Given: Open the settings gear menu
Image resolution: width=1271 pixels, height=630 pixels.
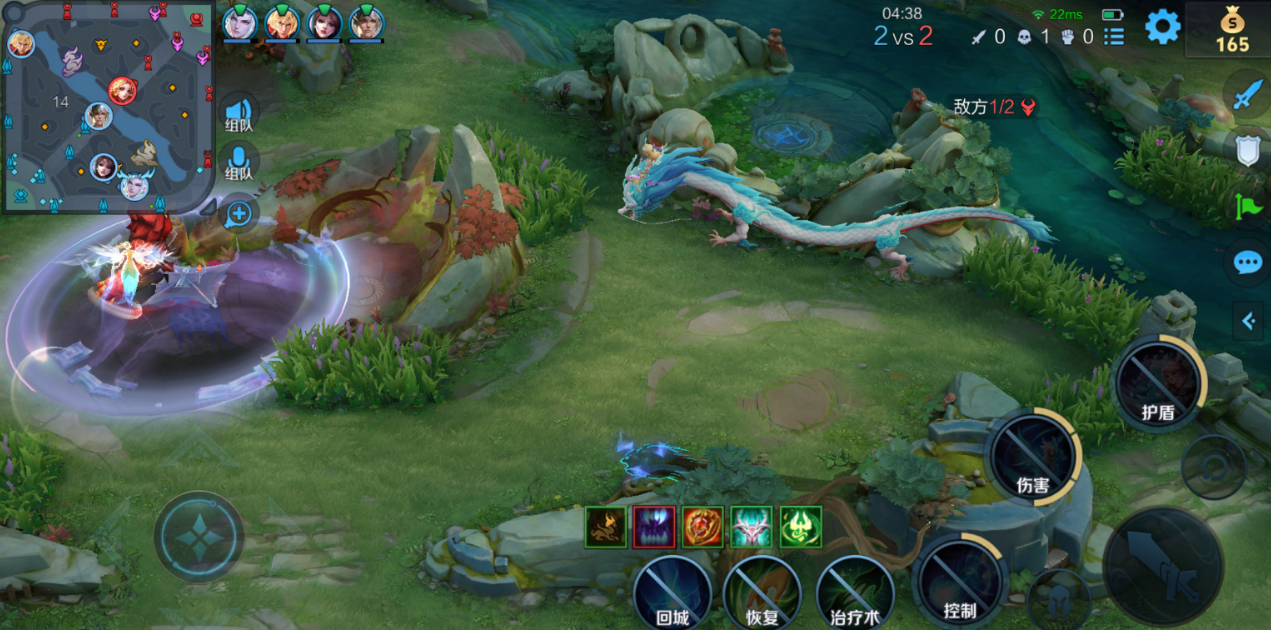Looking at the screenshot, I should 1162,26.
